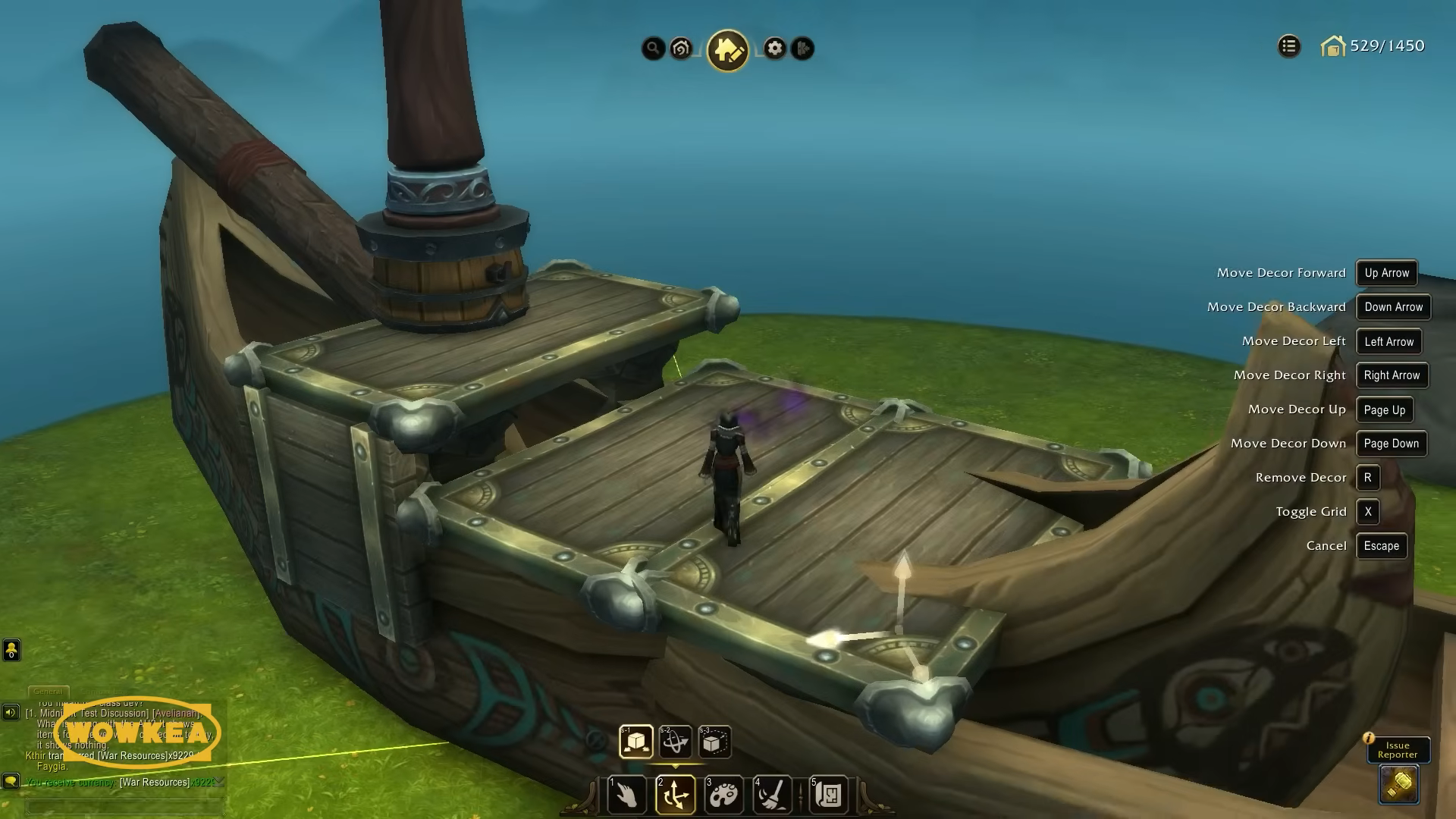Click the spiral house icon
Screen dimensions: 1456x819
click(681, 49)
